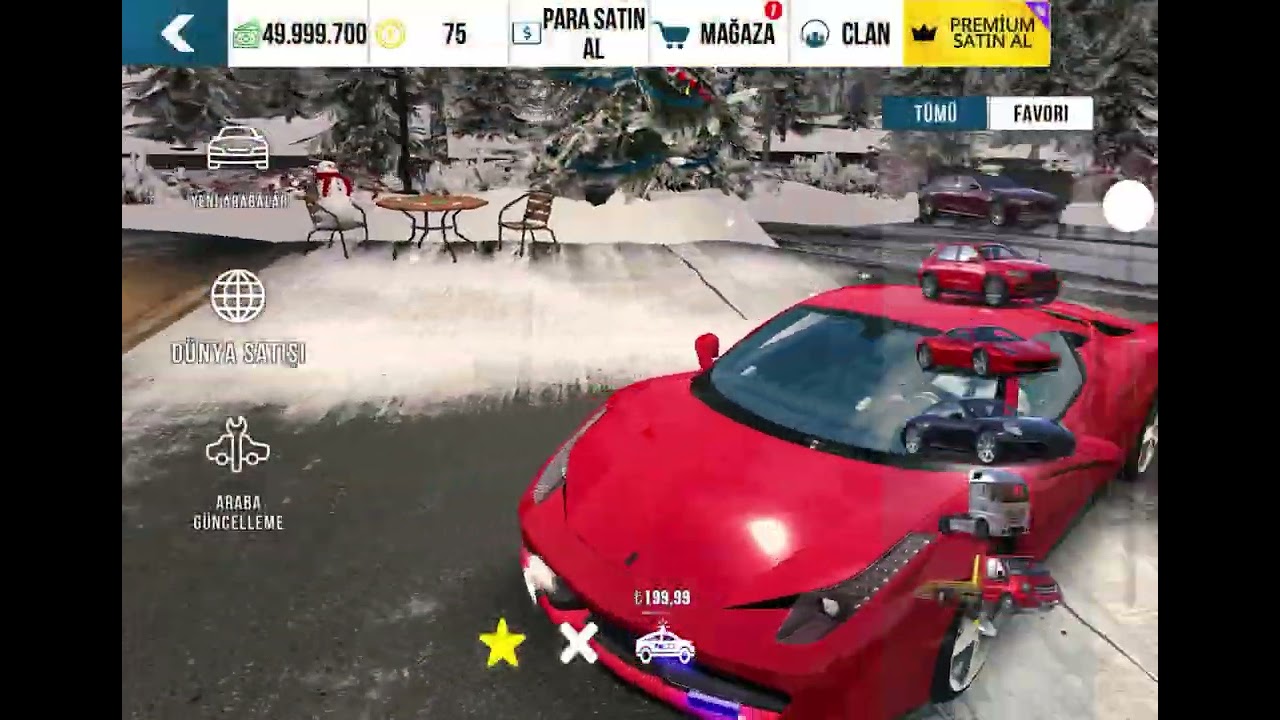Switch to the Tümü tab
The height and width of the screenshot is (720, 1280).
(x=935, y=114)
